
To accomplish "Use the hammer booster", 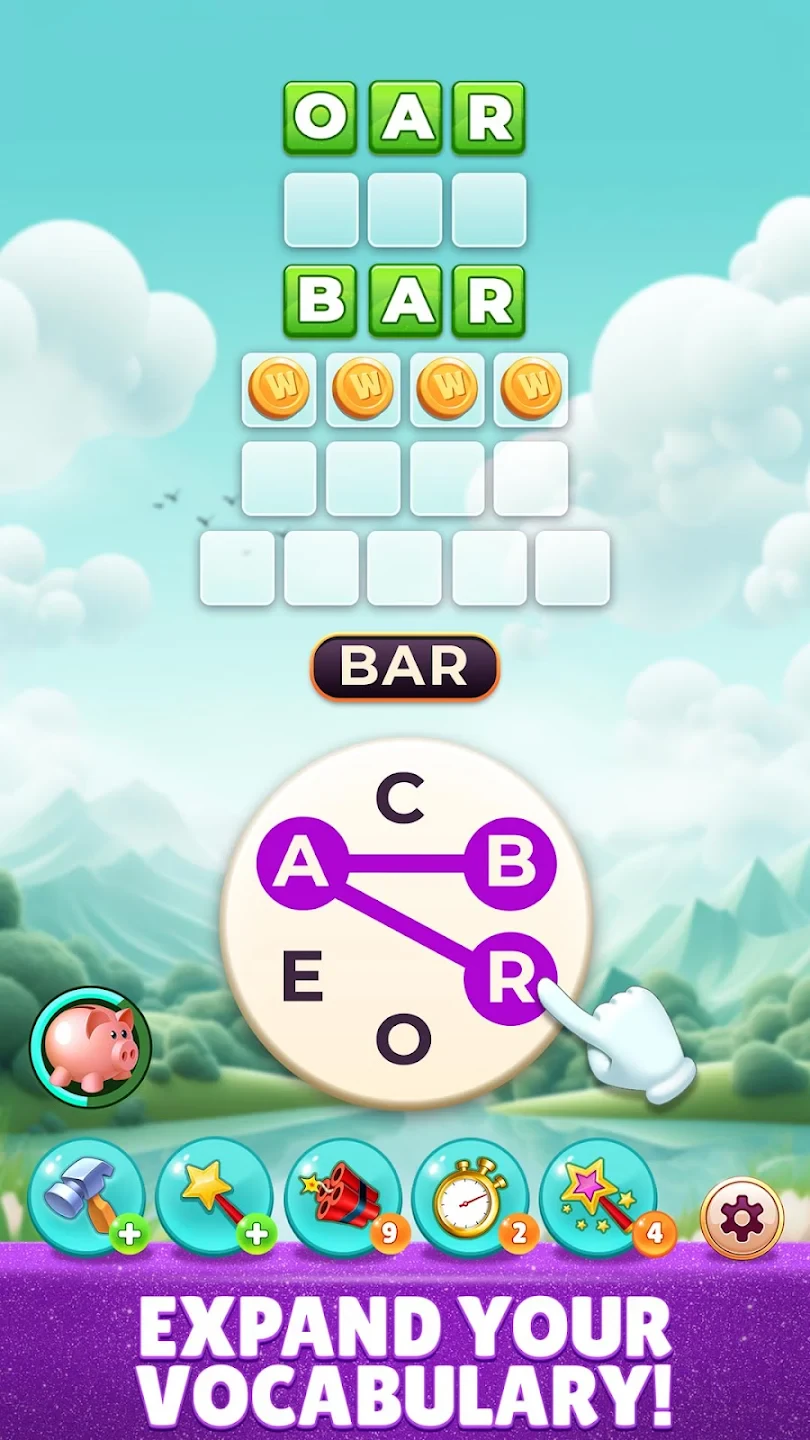I will click(87, 1196).
